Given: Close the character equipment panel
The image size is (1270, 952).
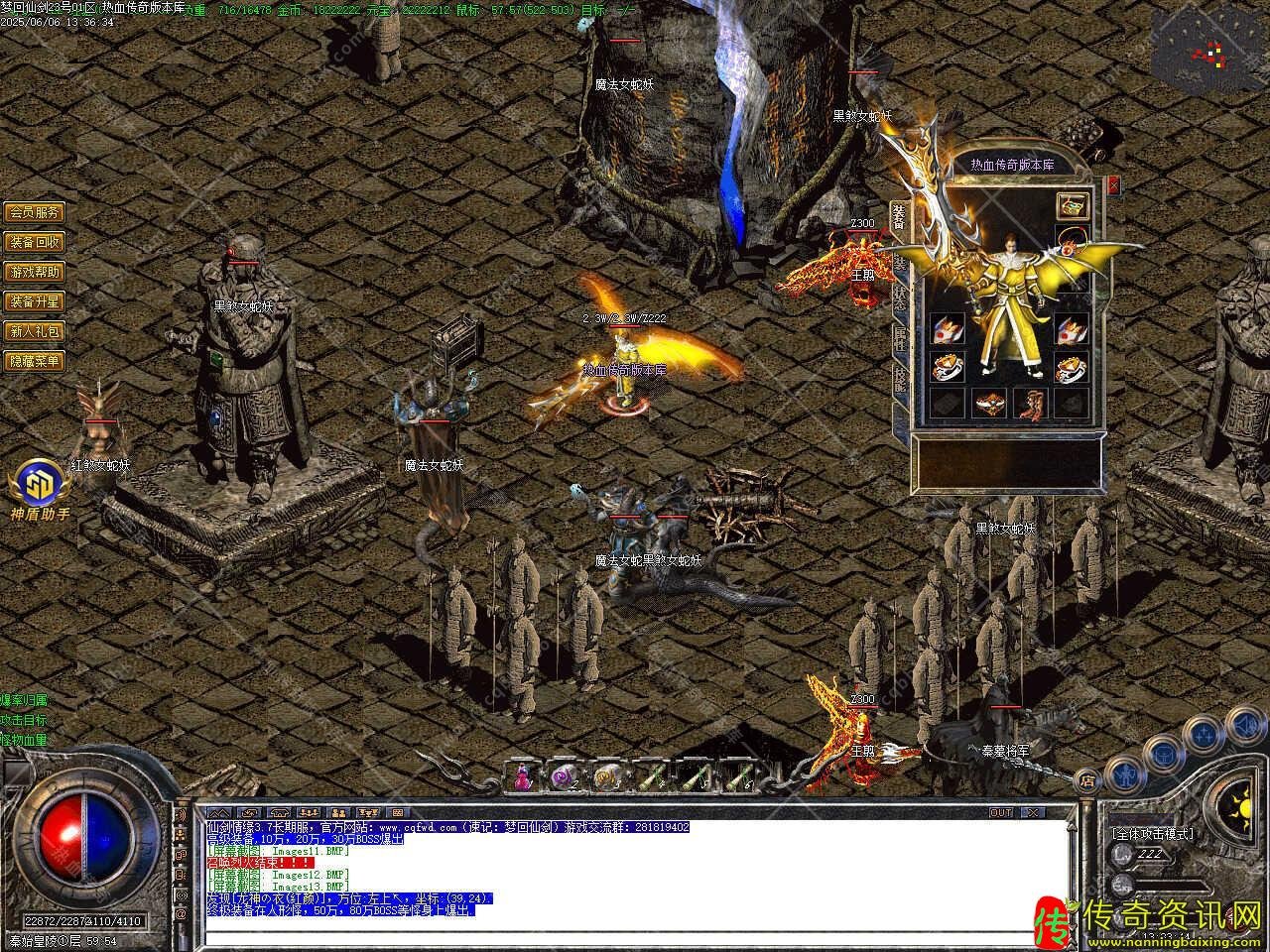Looking at the screenshot, I should (x=1113, y=184).
